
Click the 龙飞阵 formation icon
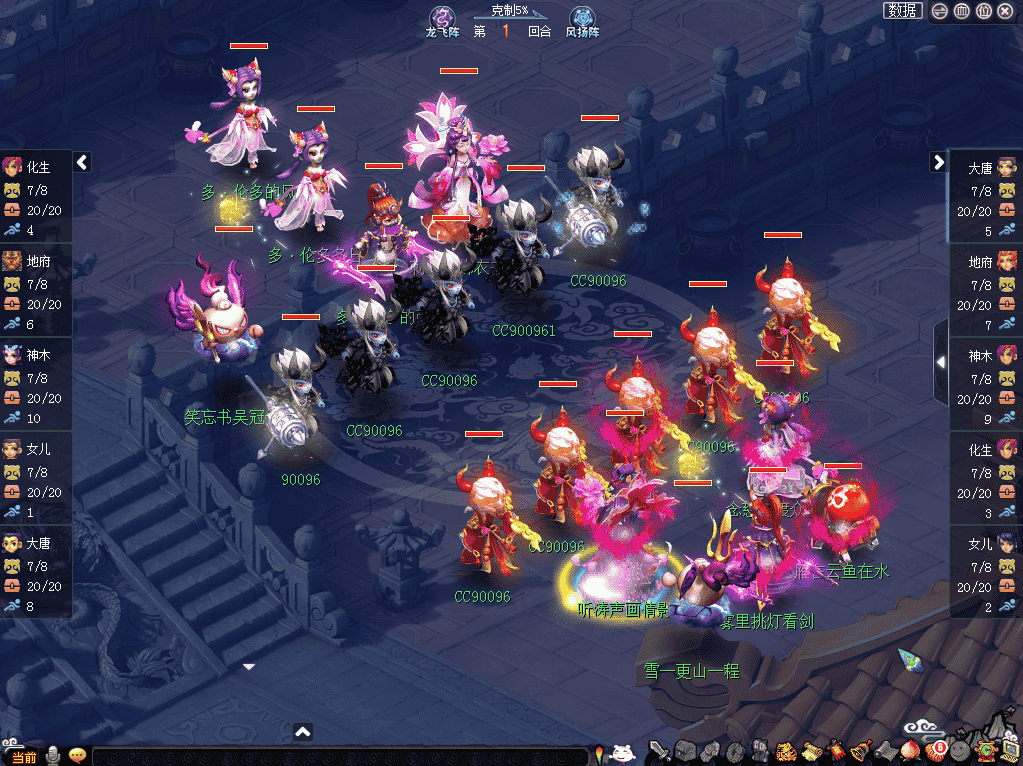(x=442, y=17)
